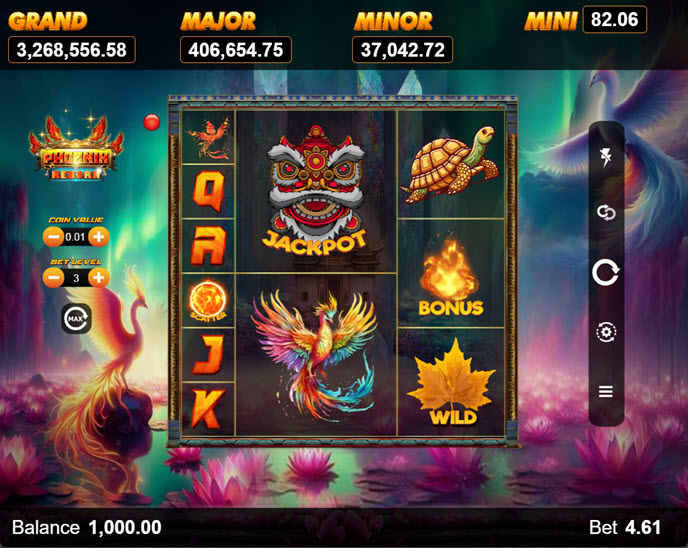
Task: Spin the reels with the circular arrow button
Action: (x=606, y=272)
